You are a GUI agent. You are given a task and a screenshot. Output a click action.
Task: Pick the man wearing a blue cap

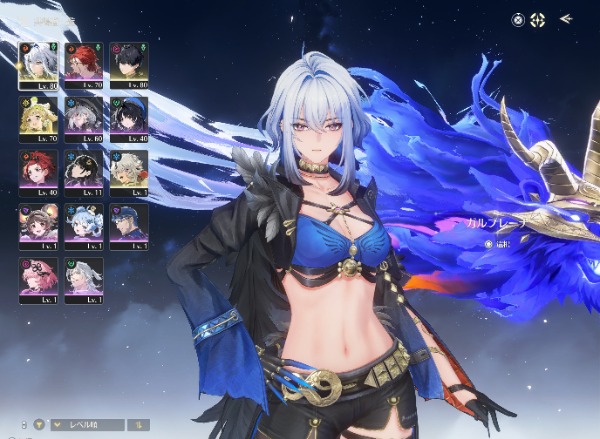(x=128, y=222)
